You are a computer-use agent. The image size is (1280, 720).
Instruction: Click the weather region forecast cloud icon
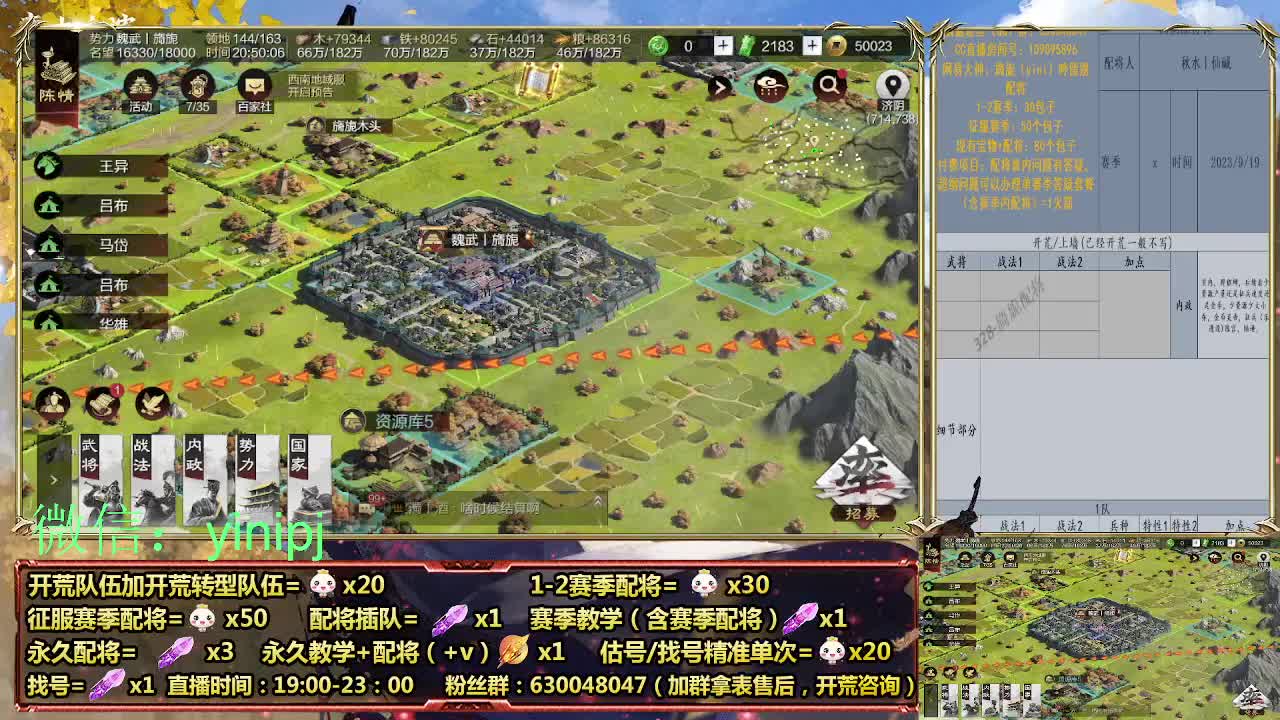[769, 87]
